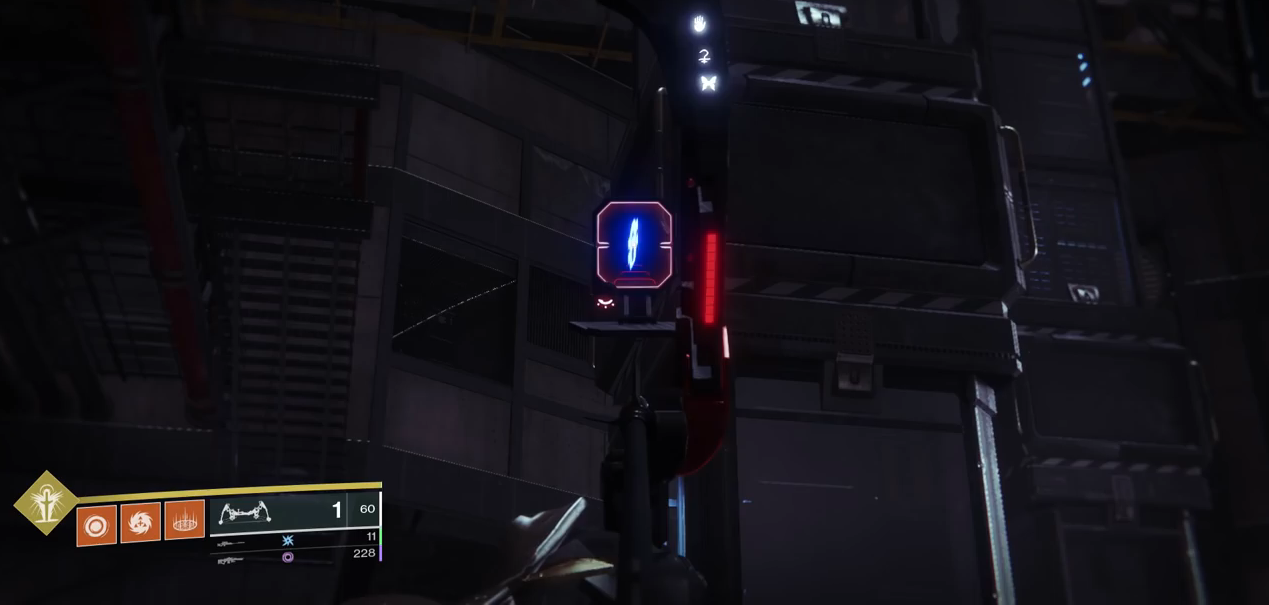Select the solar grenade ability icon

[97, 526]
